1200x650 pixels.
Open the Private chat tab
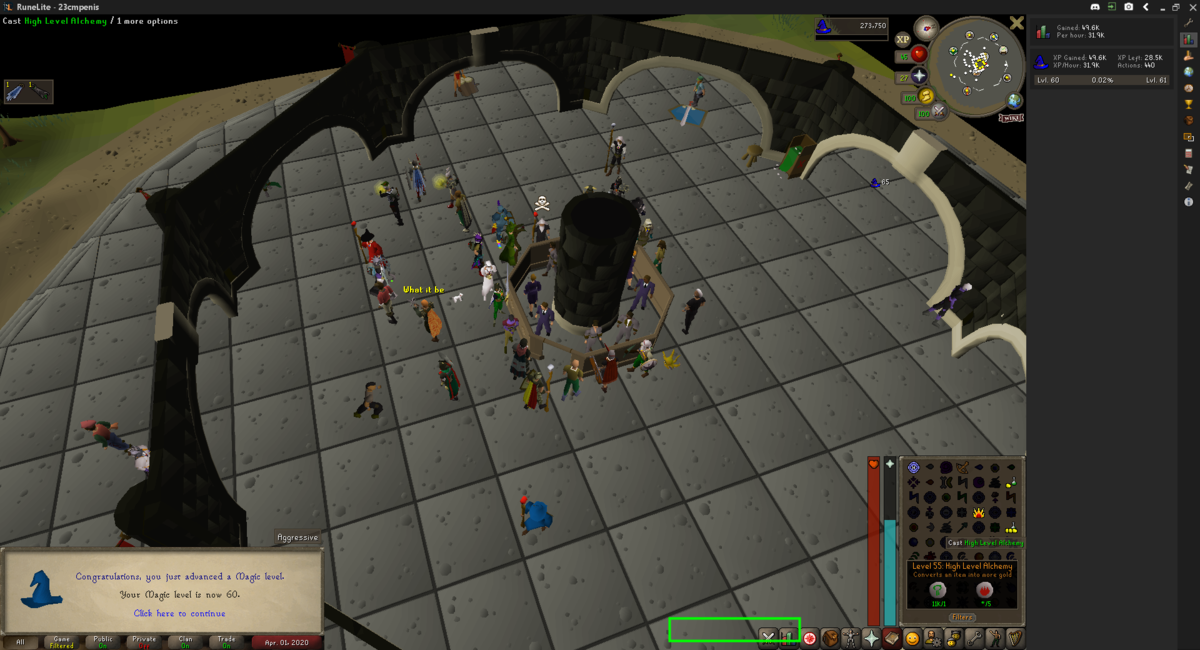(x=144, y=641)
